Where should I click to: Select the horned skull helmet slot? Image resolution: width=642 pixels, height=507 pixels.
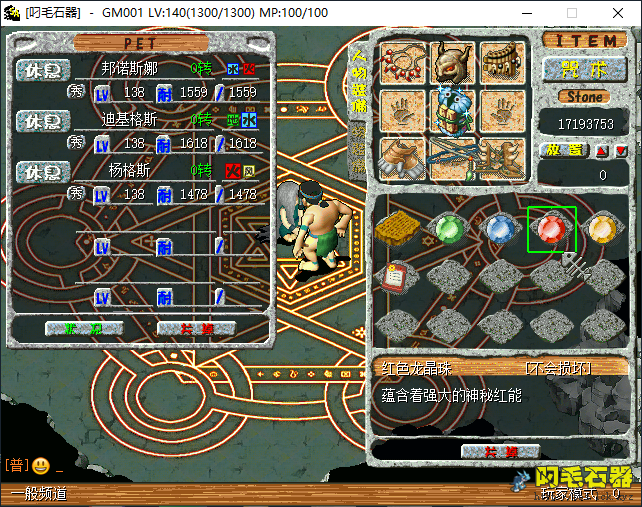[x=452, y=63]
